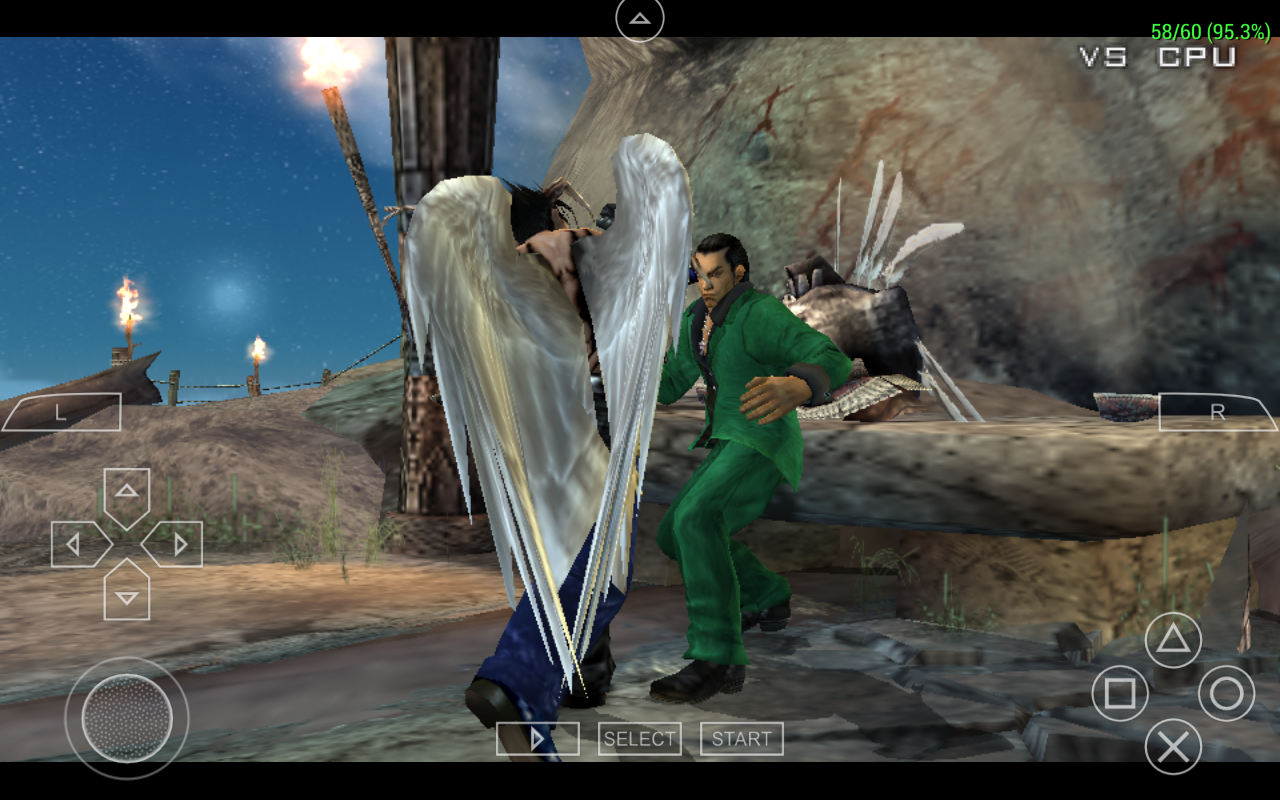The image size is (1280, 800).
Task: Hit the START button
Action: point(741,739)
